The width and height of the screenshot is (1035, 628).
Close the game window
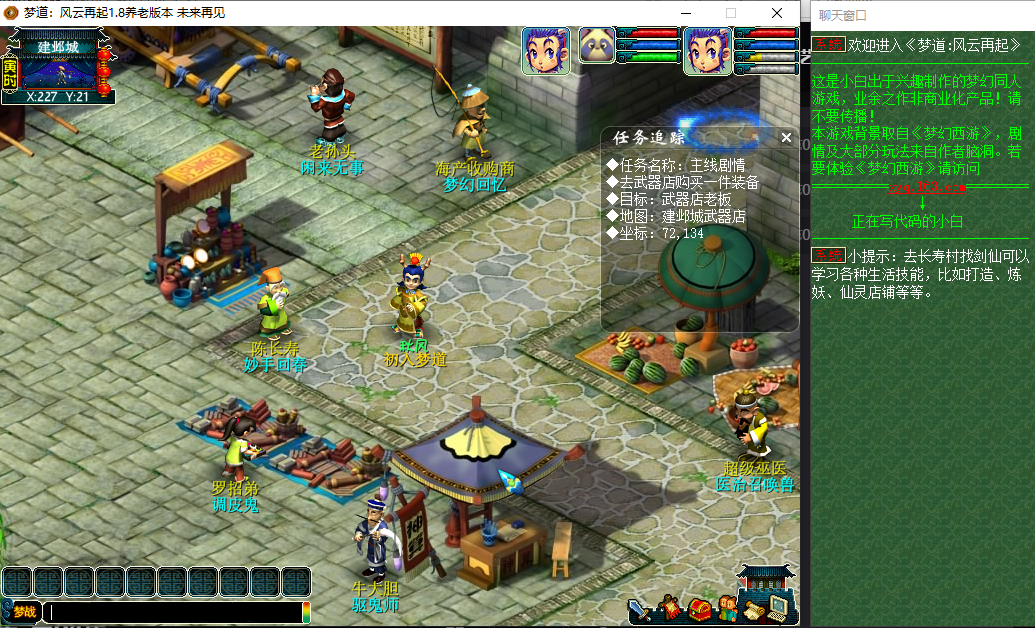click(x=777, y=13)
